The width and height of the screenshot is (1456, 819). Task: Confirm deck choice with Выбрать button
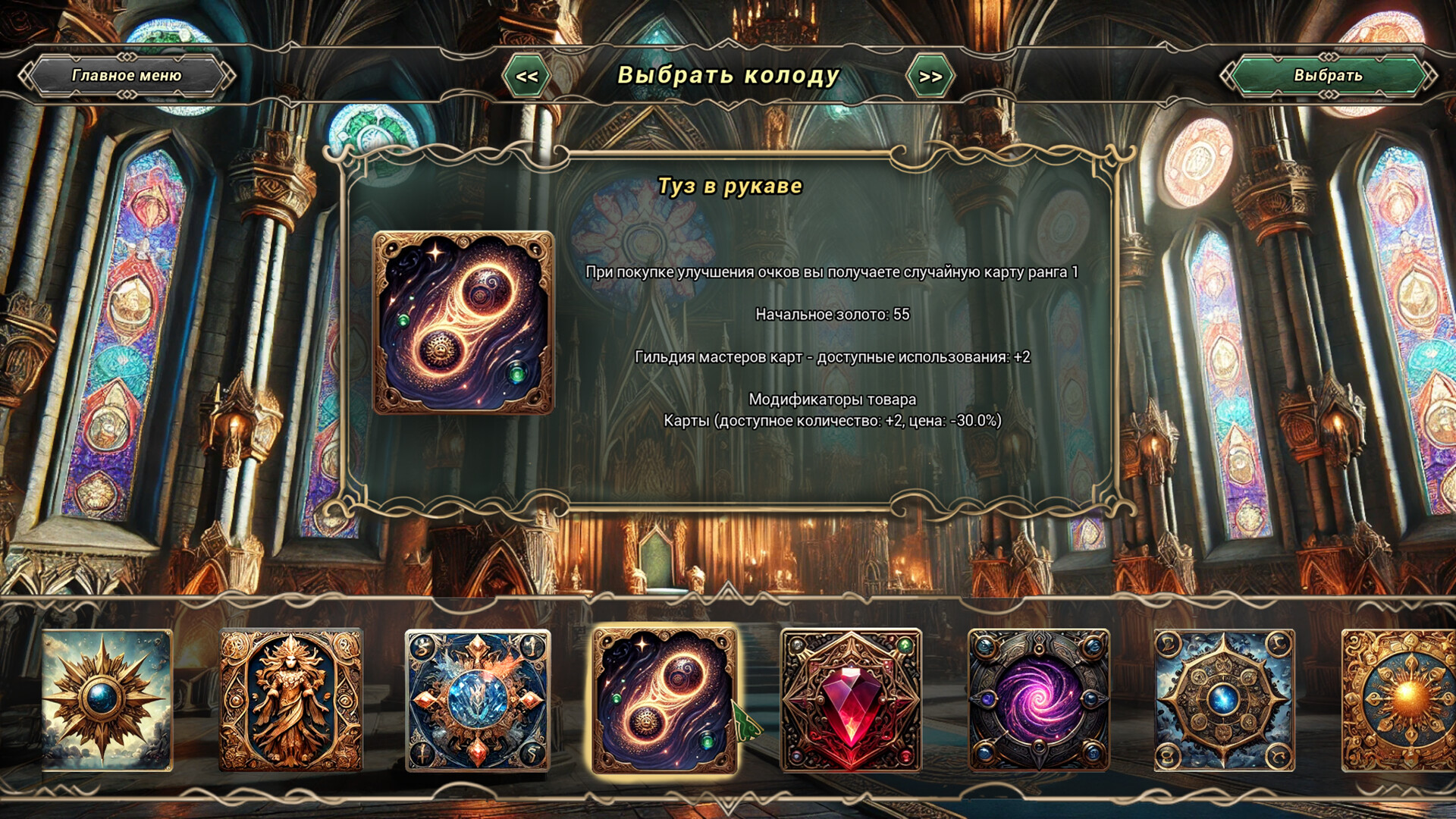click(1327, 76)
